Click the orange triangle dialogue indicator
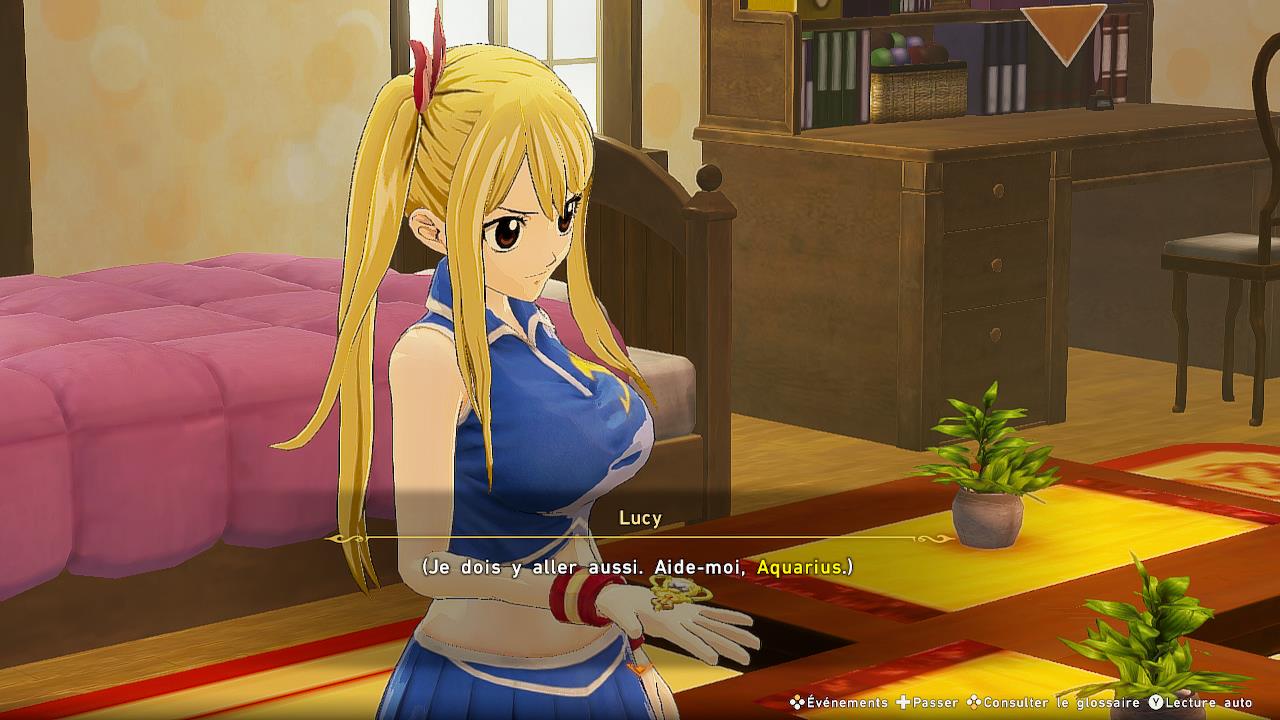Image resolution: width=1280 pixels, height=720 pixels. [x=1063, y=32]
